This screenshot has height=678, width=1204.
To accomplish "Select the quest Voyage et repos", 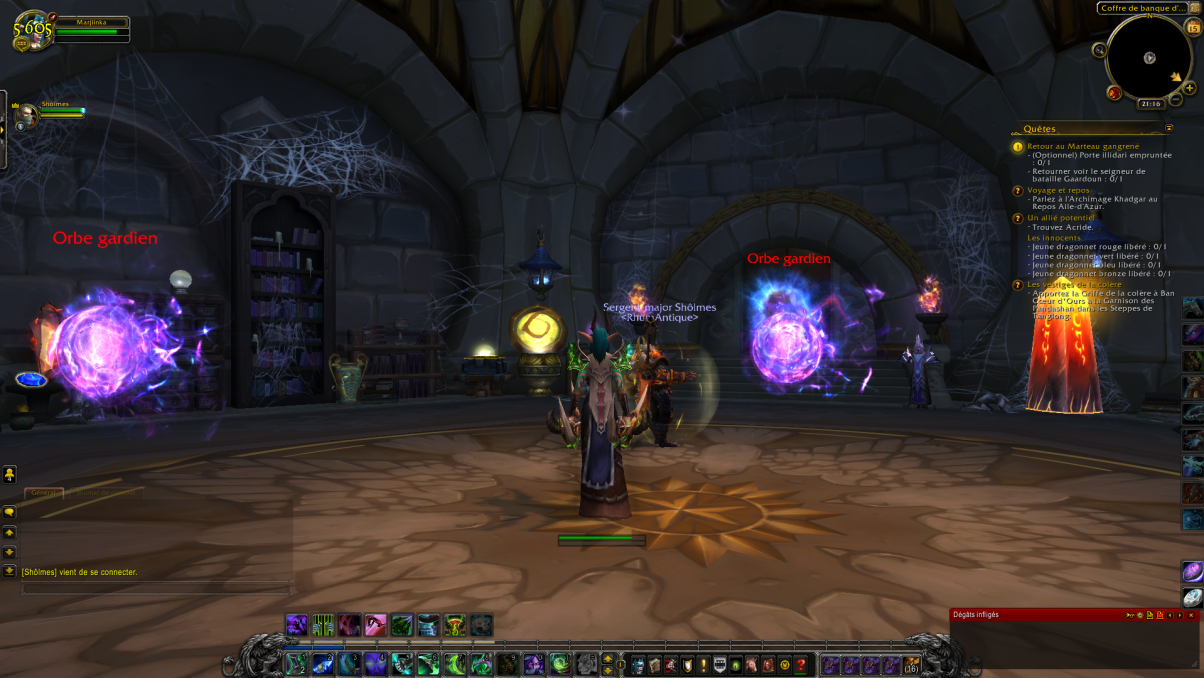I will (x=1058, y=190).
